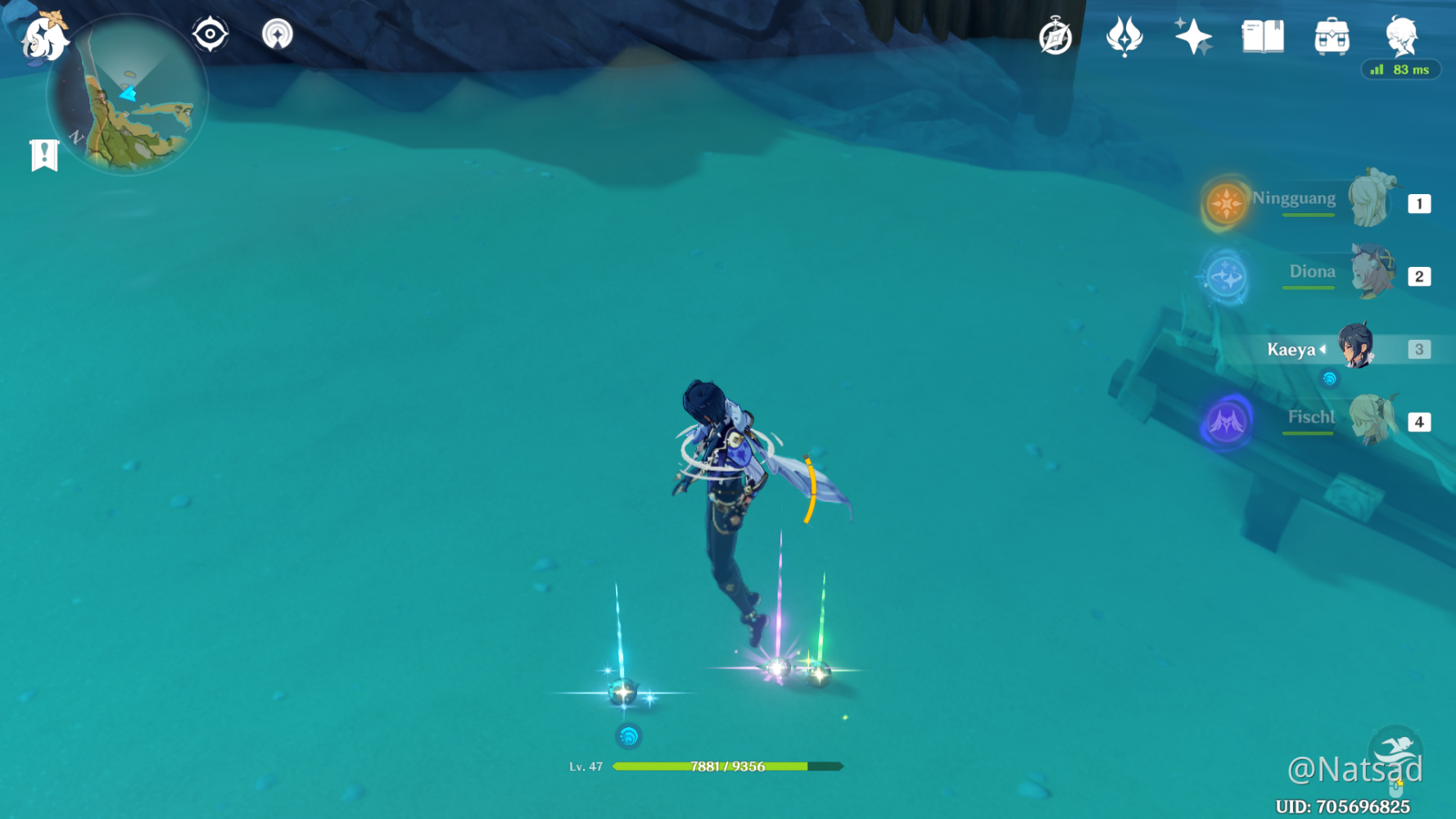
Task: Open the Wish sparkle icon
Action: pos(1192,35)
